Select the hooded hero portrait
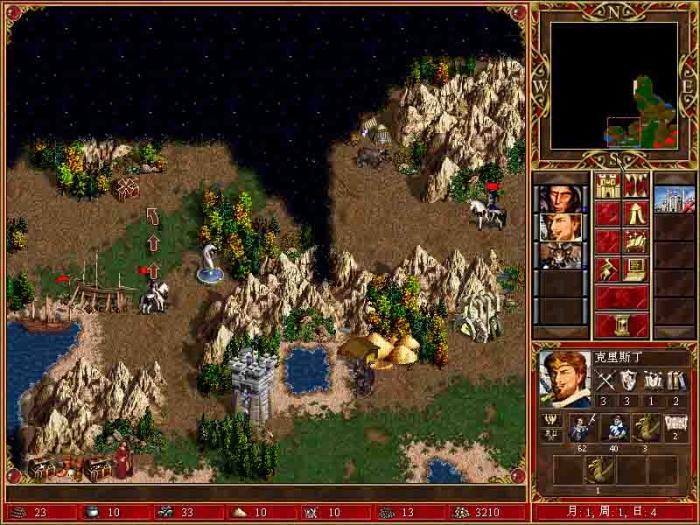The image size is (700, 525). pos(560,198)
